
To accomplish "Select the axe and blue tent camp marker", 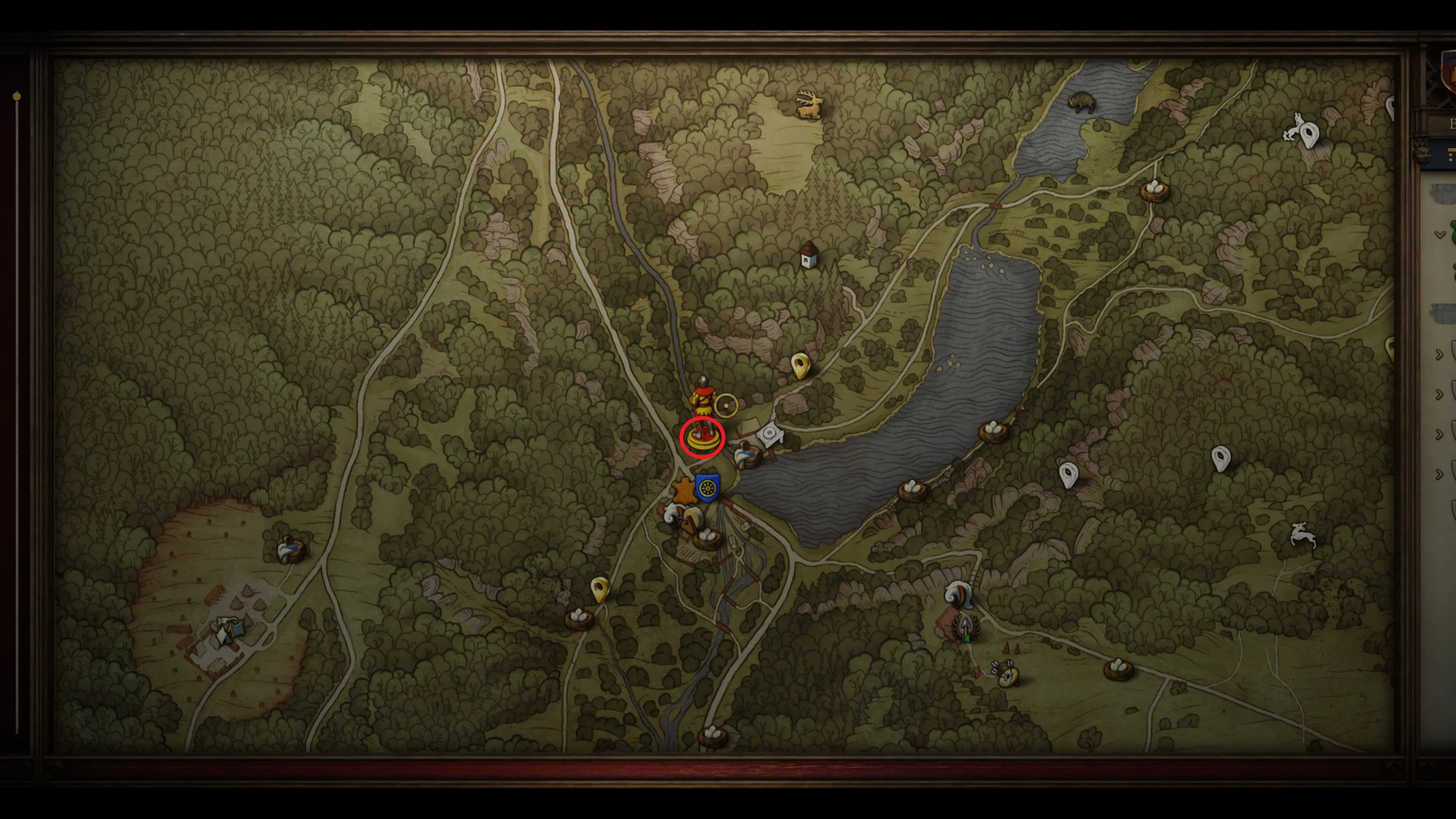I will pos(229,630).
